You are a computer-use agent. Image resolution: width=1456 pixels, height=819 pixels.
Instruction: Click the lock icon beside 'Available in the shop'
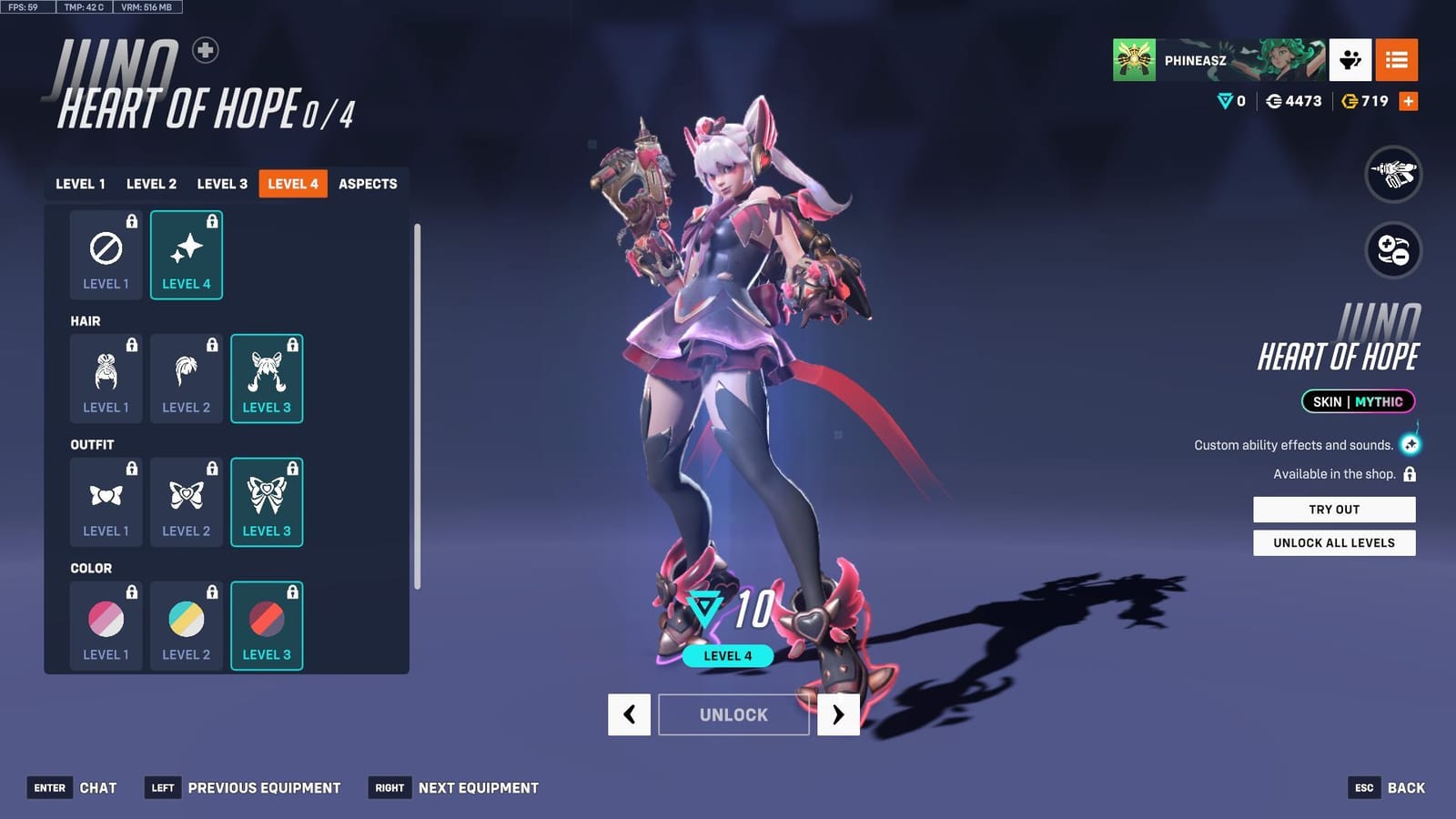pos(1411,474)
